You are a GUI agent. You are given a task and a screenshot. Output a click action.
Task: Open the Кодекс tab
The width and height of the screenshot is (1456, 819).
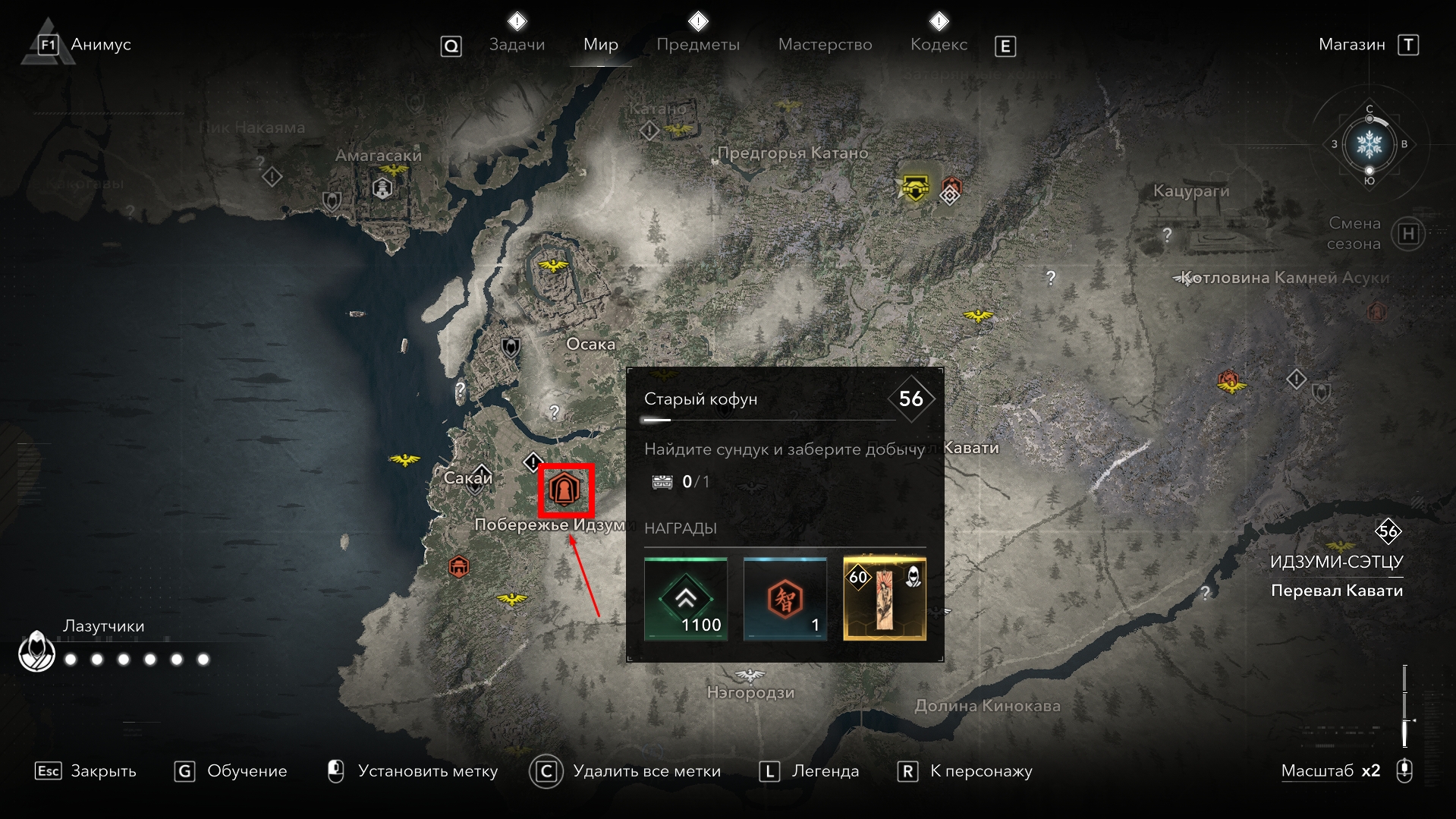pyautogui.click(x=939, y=45)
